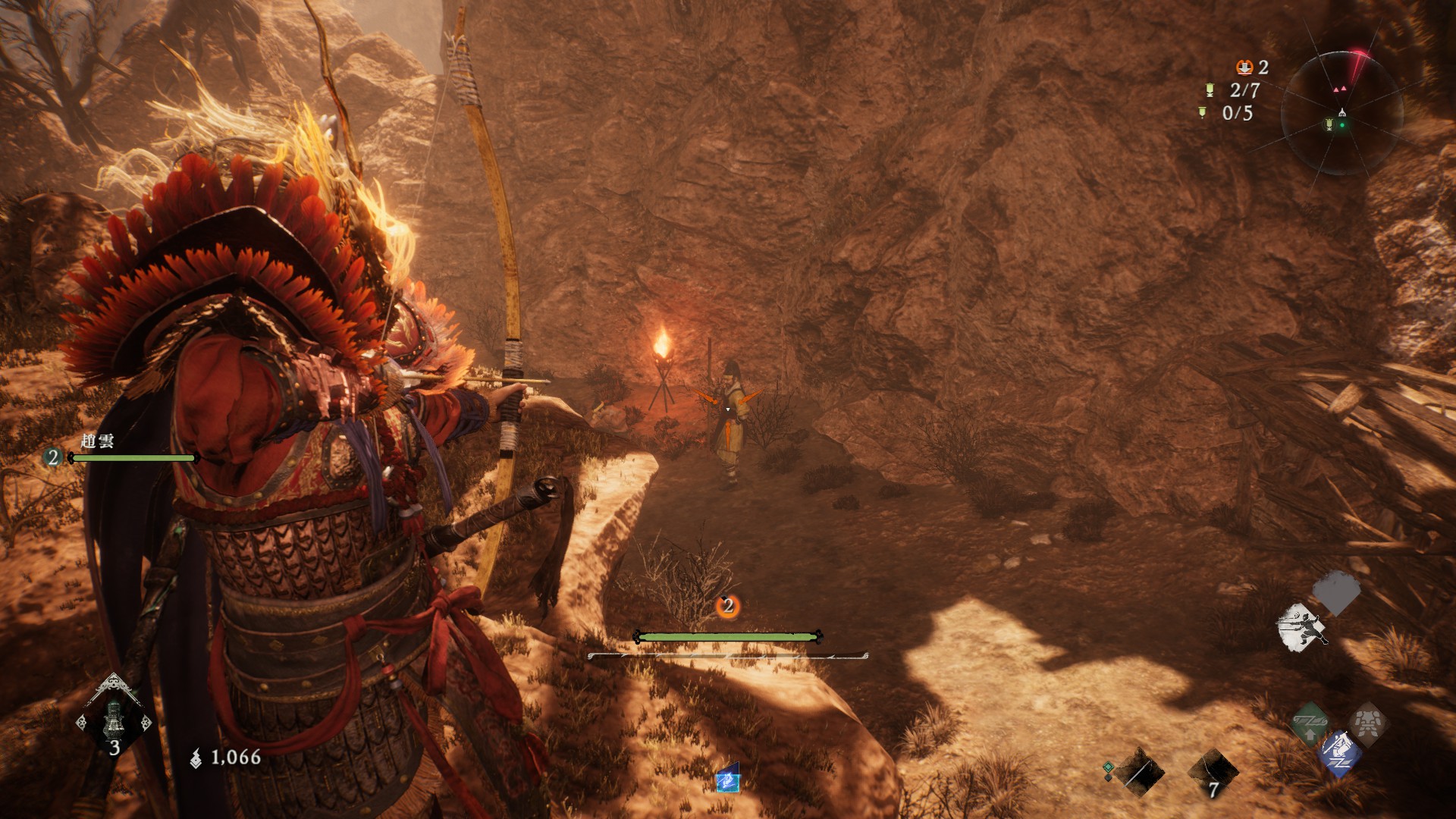The height and width of the screenshot is (819, 1456).
Task: Activate the white martial arts stance skill
Action: pos(1301,627)
